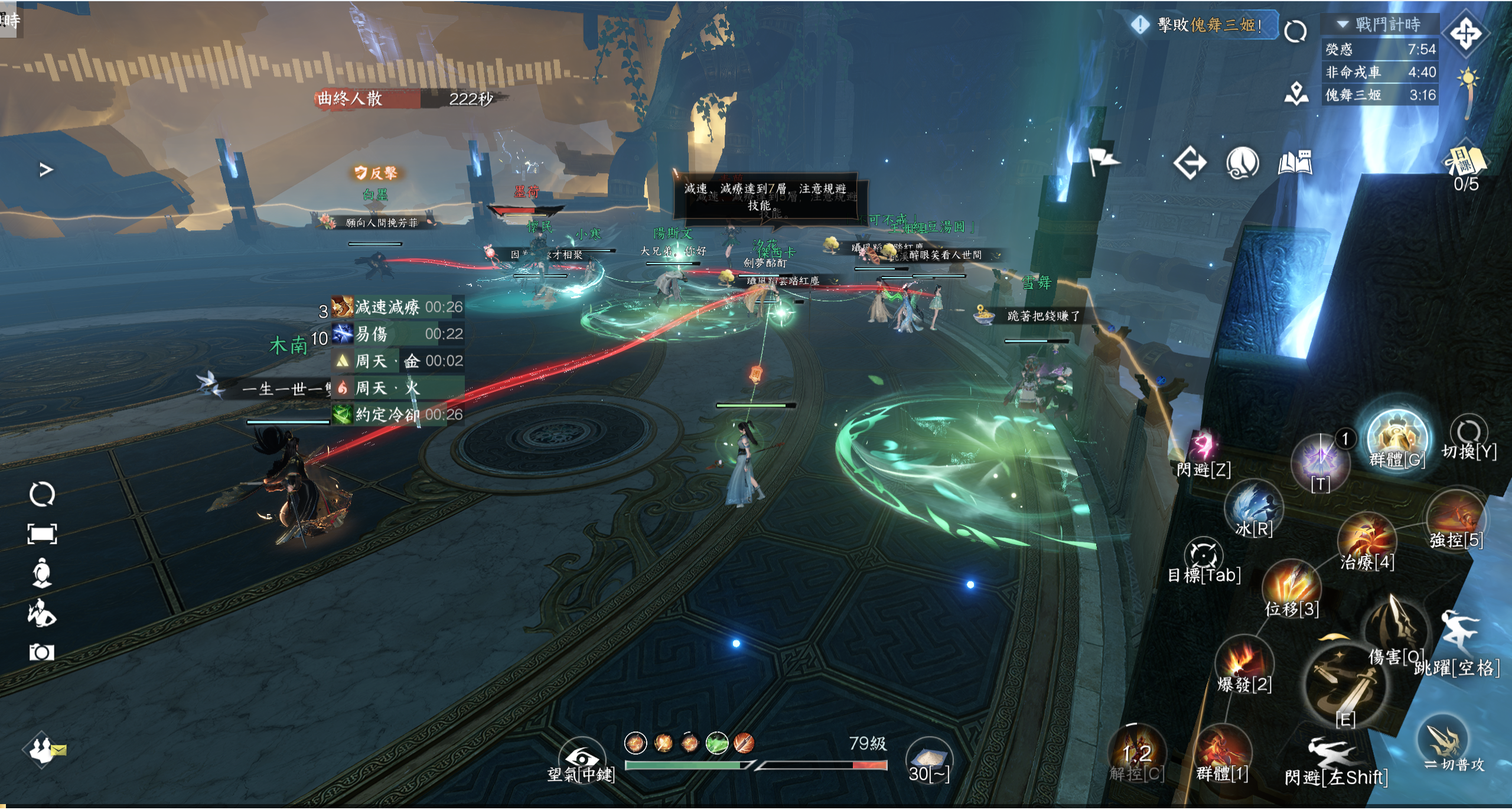Trigger the 強控[5] crowd control skill
Image resolution: width=1512 pixels, height=810 pixels.
coord(1456,519)
